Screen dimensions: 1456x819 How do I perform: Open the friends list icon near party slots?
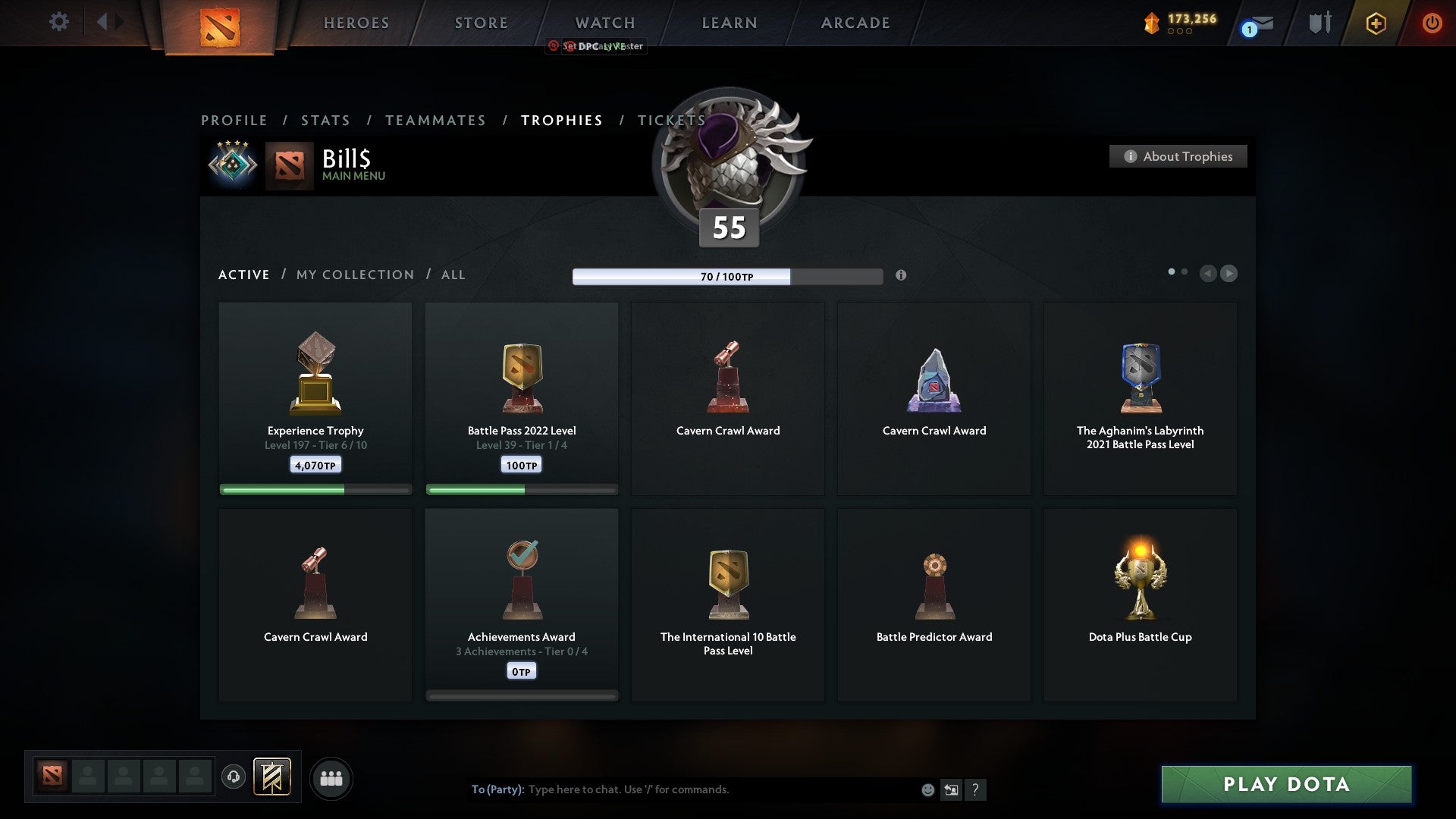(x=331, y=777)
